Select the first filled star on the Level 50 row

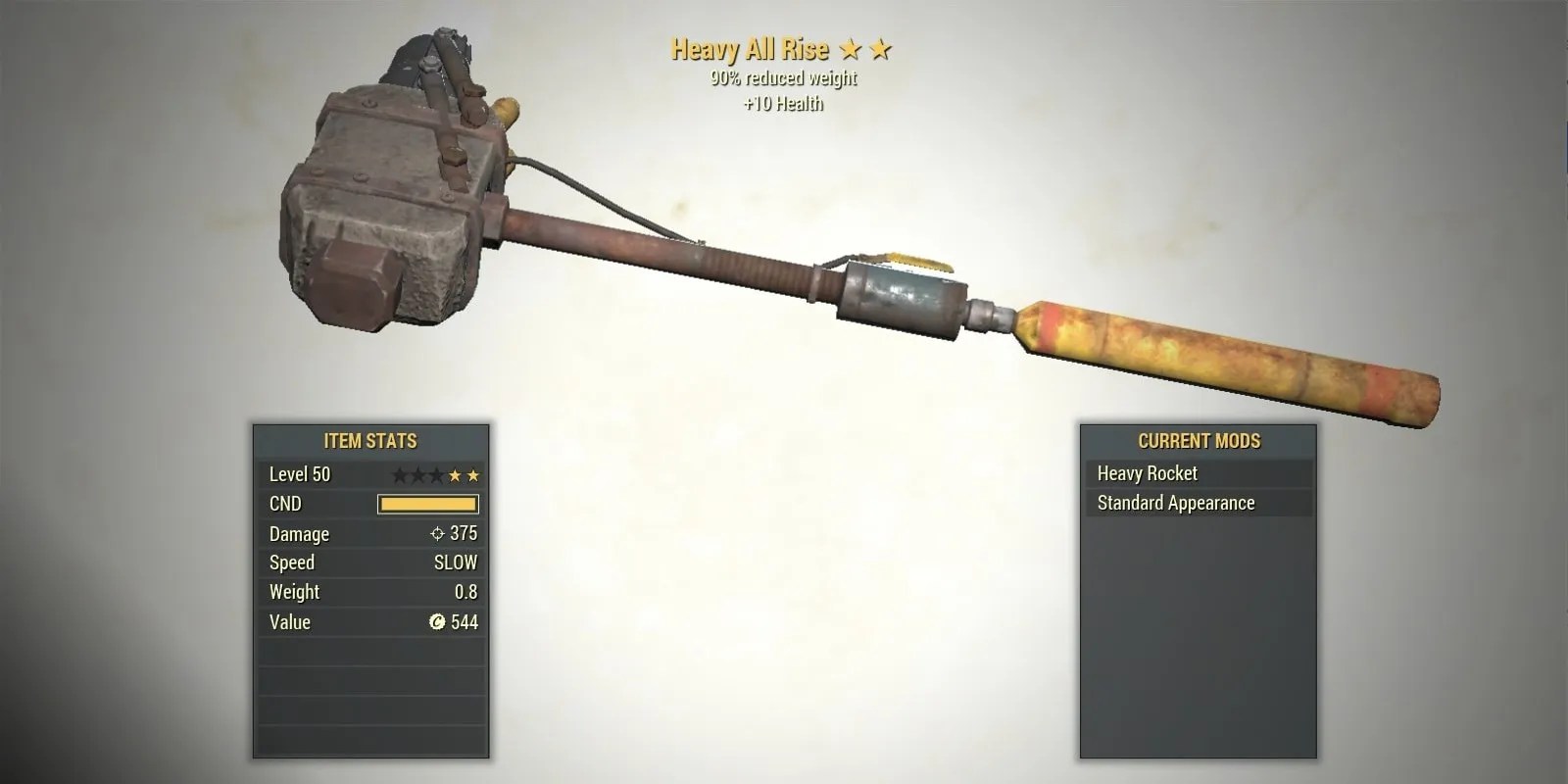tap(456, 474)
